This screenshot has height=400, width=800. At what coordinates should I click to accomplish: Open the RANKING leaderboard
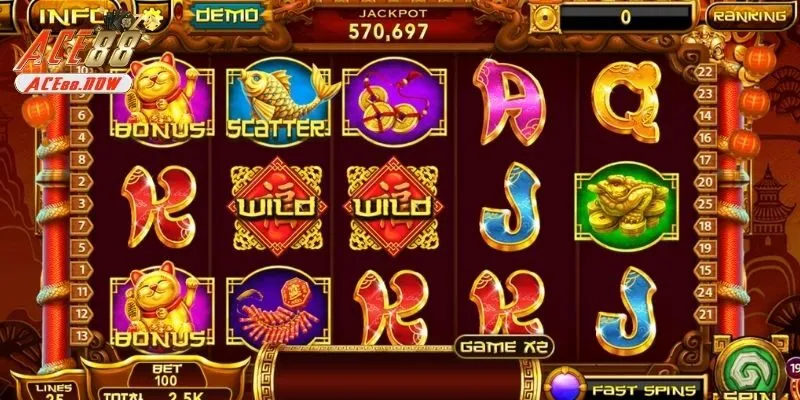(x=748, y=16)
